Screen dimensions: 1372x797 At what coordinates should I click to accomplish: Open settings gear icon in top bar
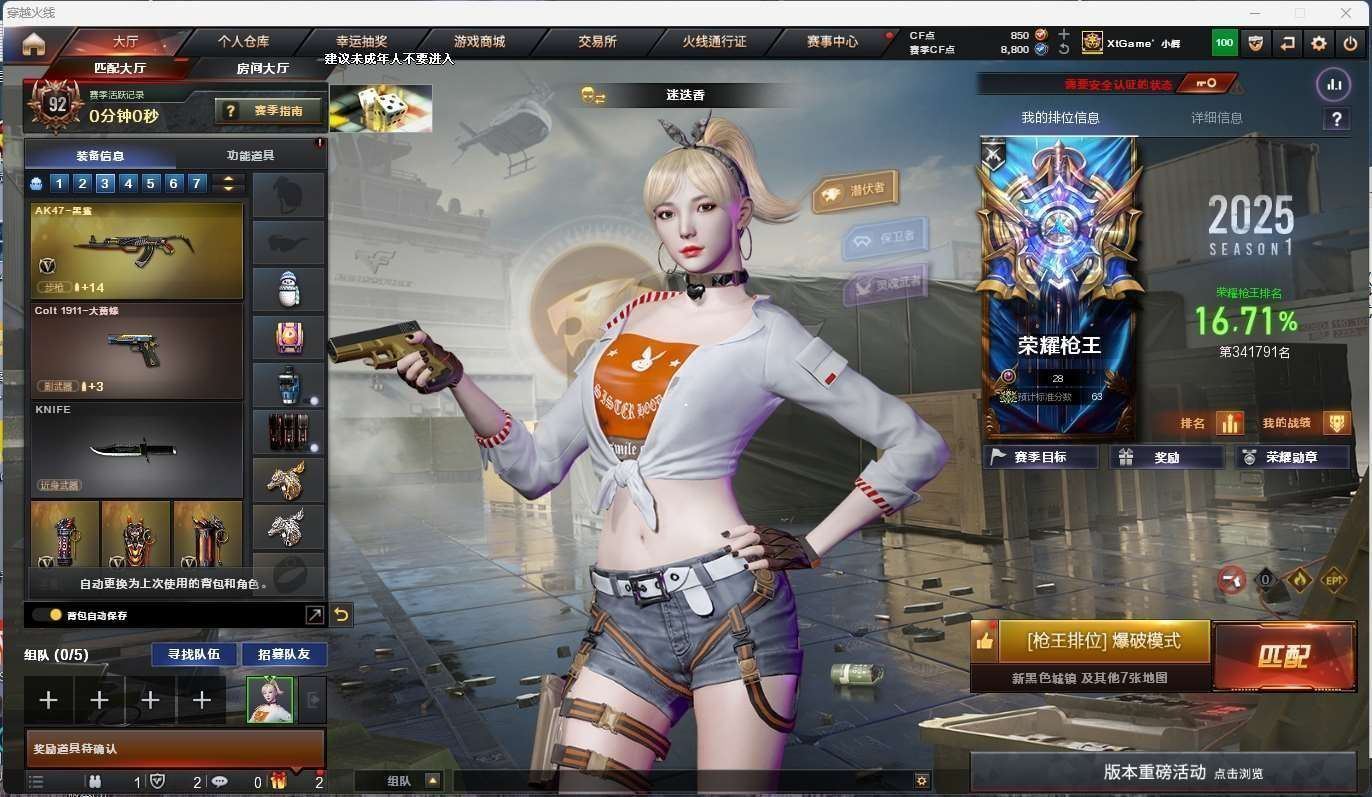pyautogui.click(x=1319, y=43)
